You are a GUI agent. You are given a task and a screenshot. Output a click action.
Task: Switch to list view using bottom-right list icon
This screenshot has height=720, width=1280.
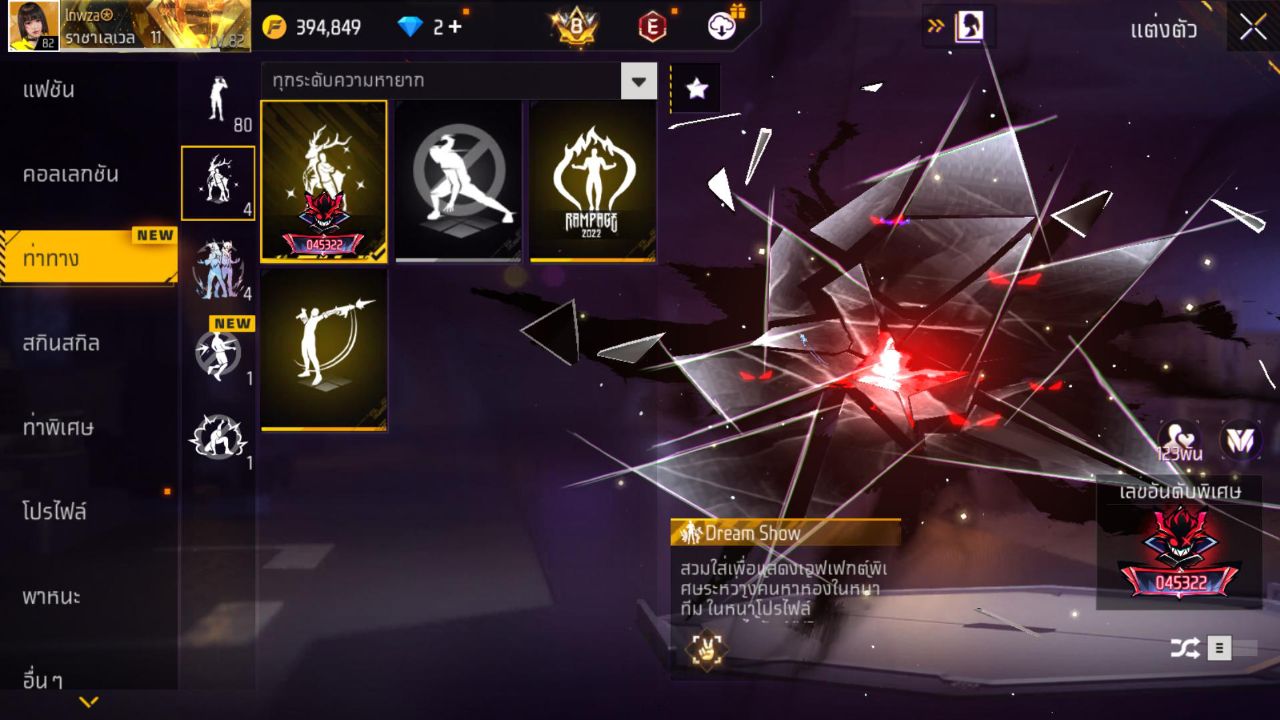pyautogui.click(x=1219, y=648)
